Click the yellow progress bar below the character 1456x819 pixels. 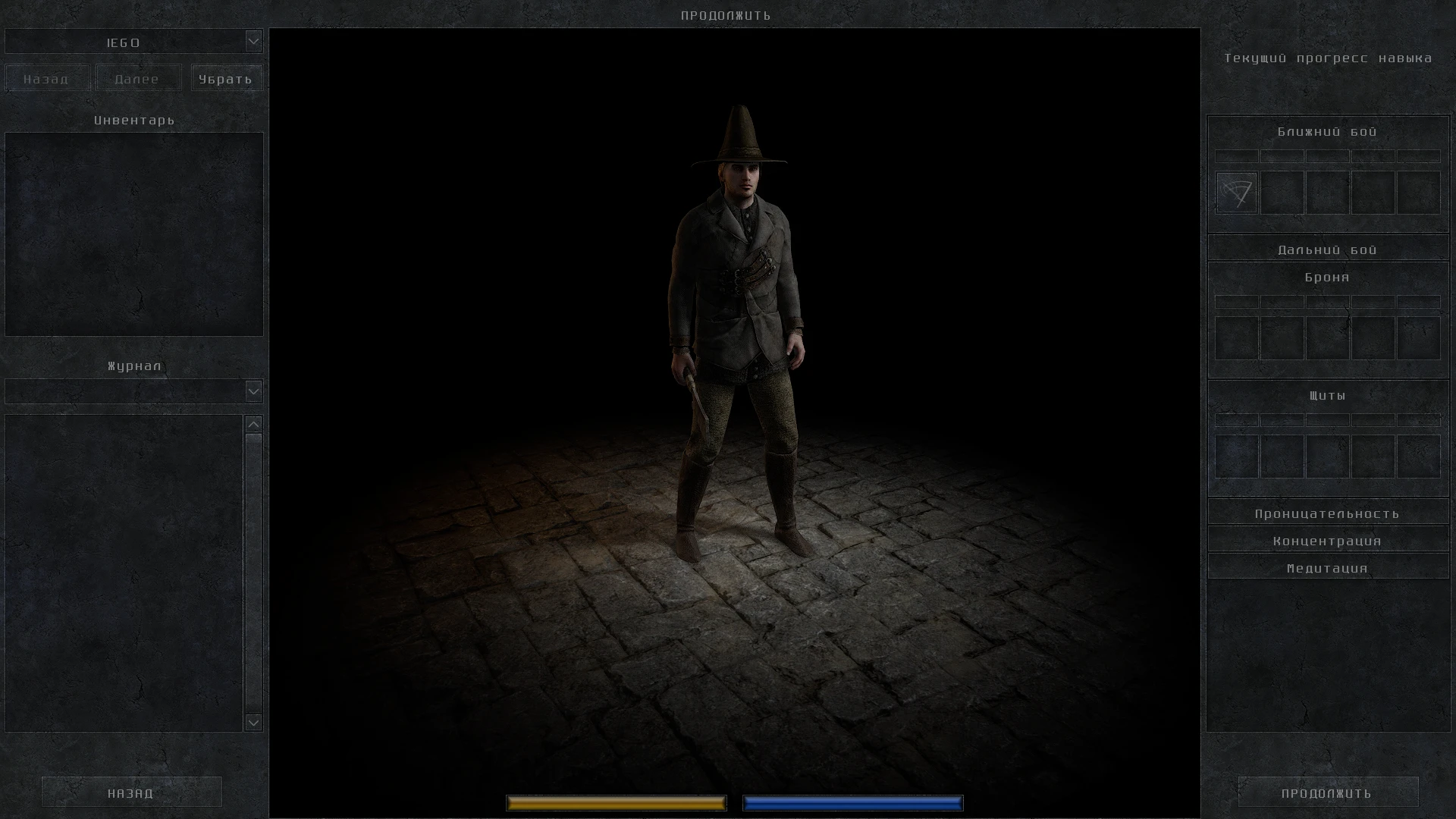coord(616,802)
